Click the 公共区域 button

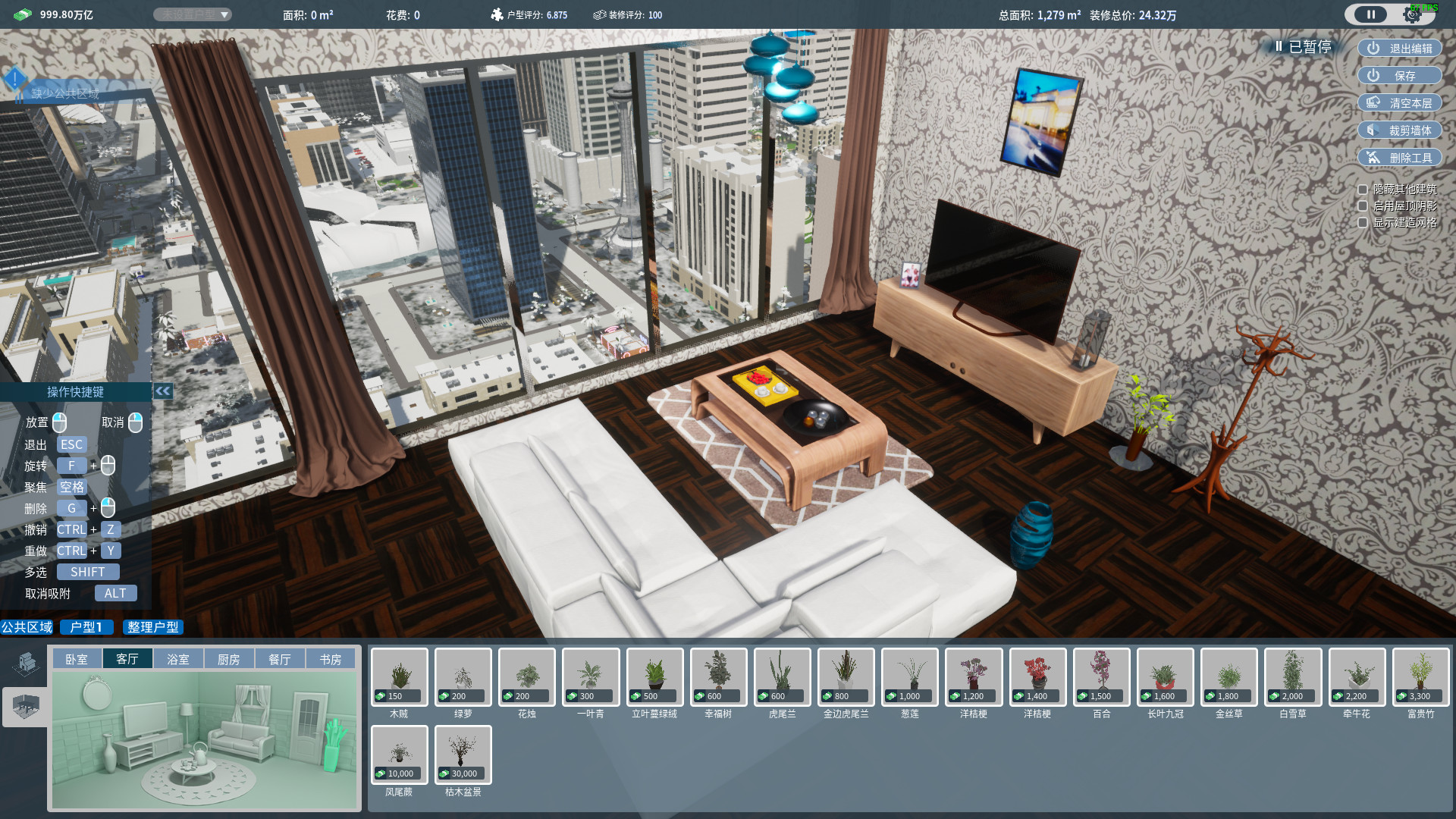(27, 627)
